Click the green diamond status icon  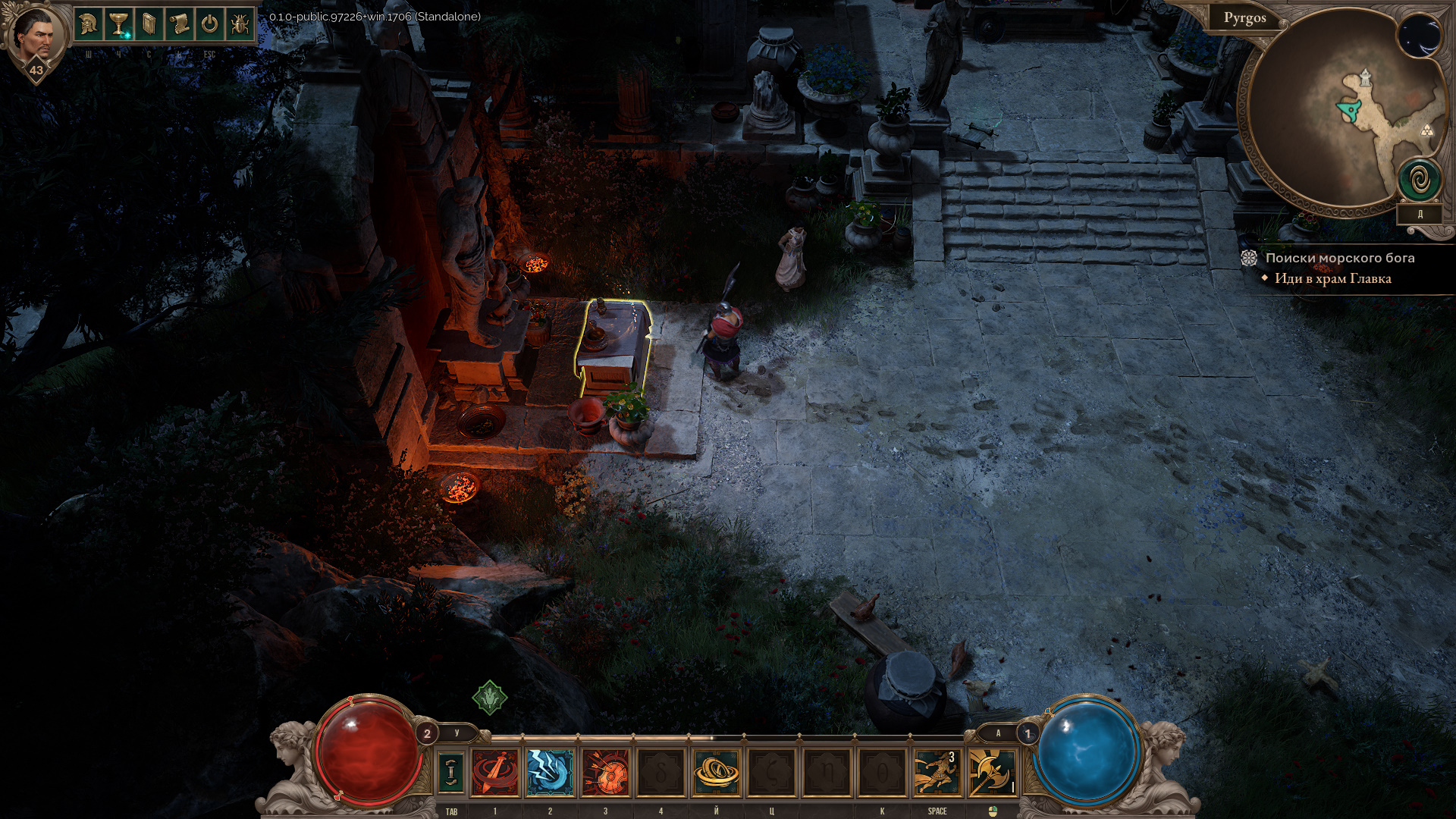(490, 697)
